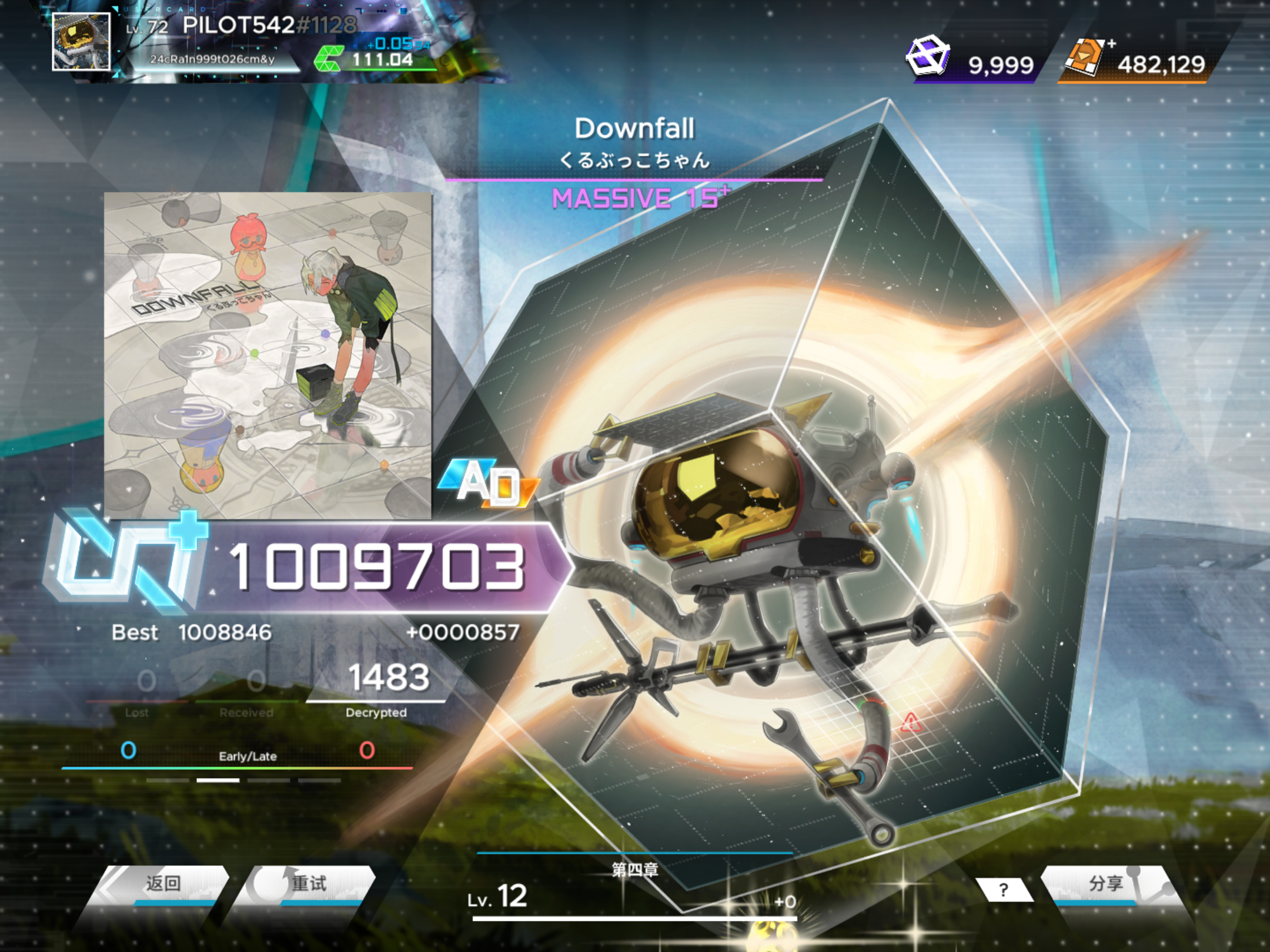The image size is (1270, 952).
Task: Open the PILOT542 player avatar portrait
Action: 81,42
